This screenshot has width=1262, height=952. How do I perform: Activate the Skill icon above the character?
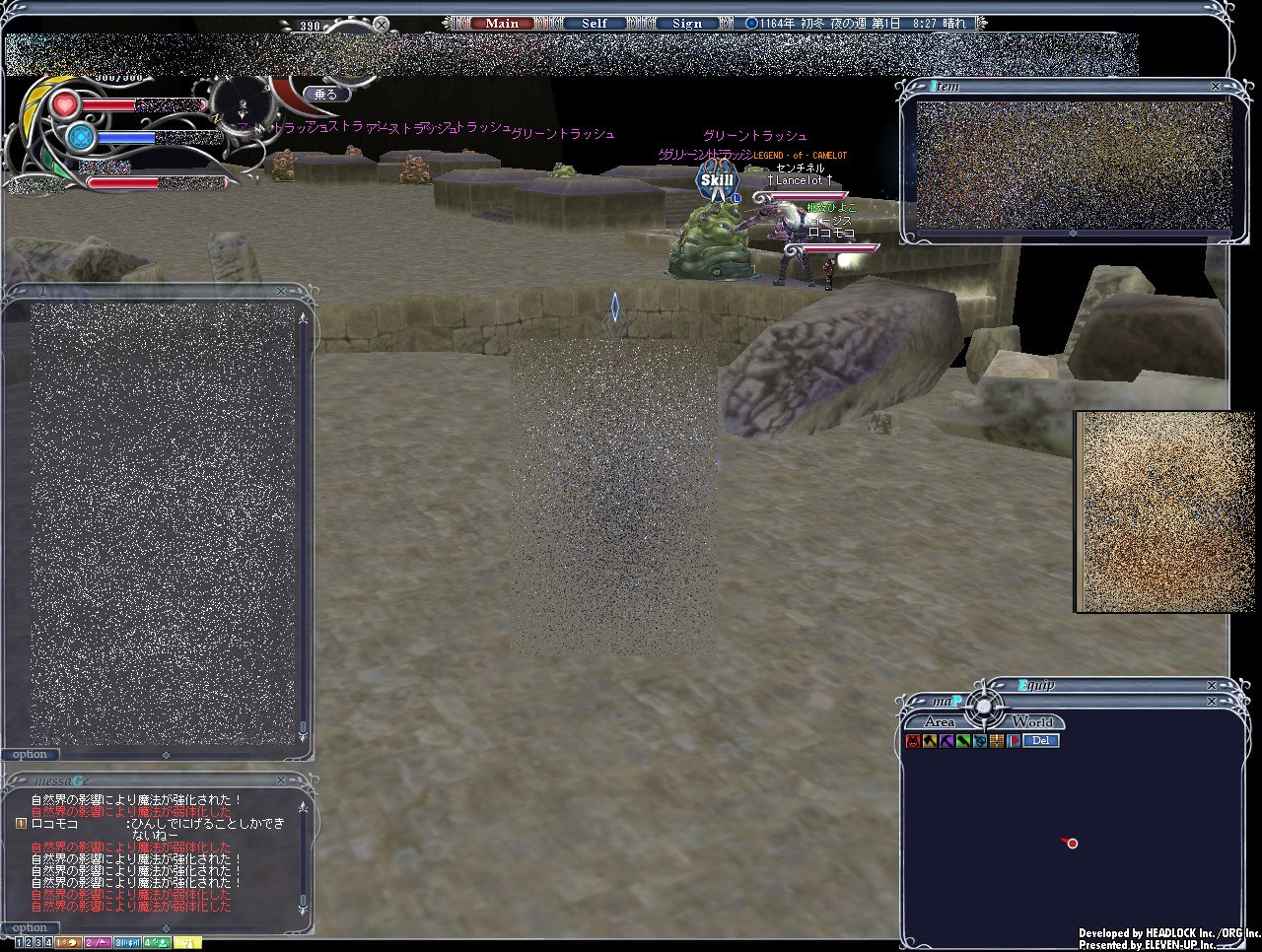point(717,179)
